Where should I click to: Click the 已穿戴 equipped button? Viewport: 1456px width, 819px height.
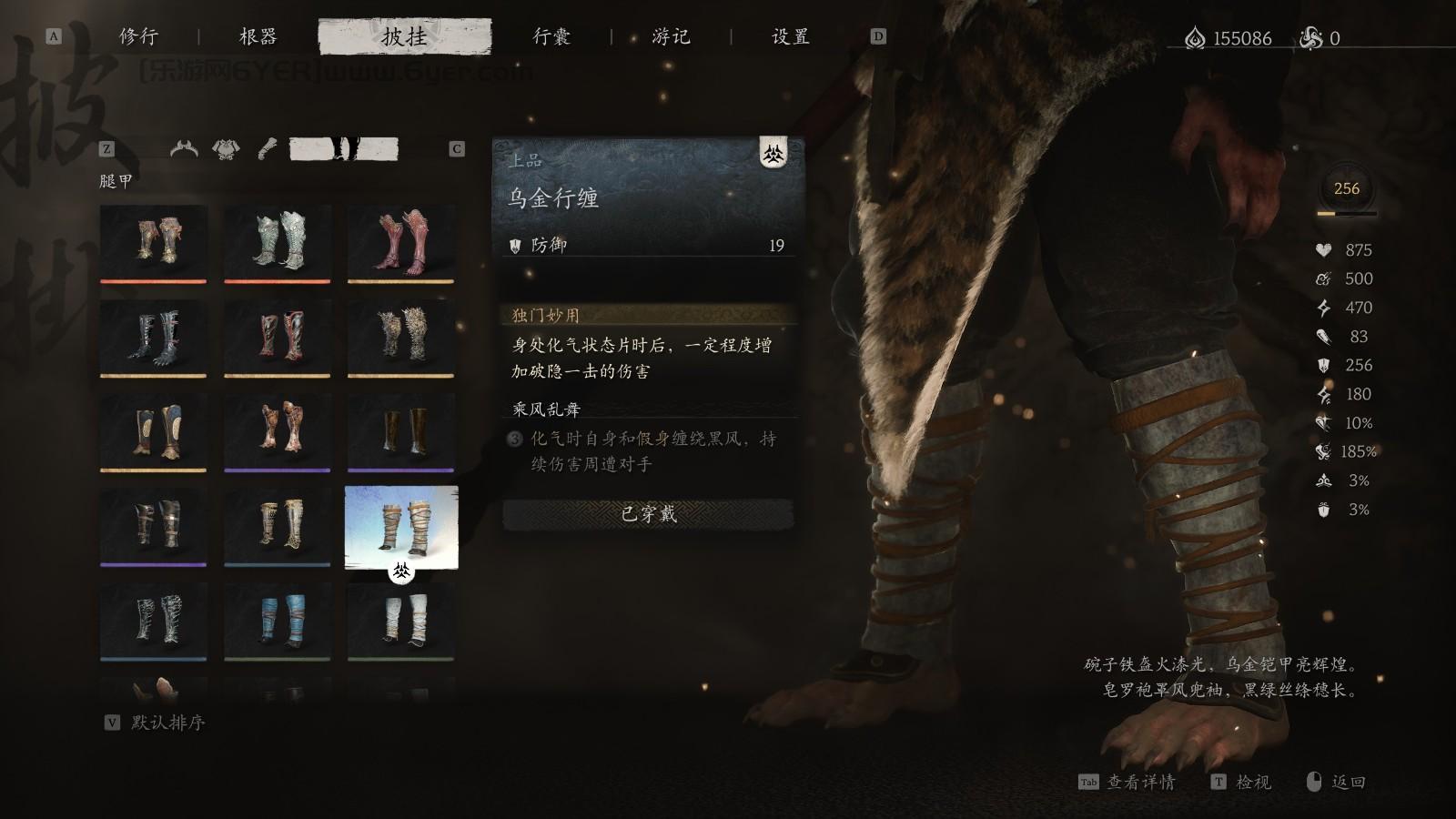click(x=647, y=514)
